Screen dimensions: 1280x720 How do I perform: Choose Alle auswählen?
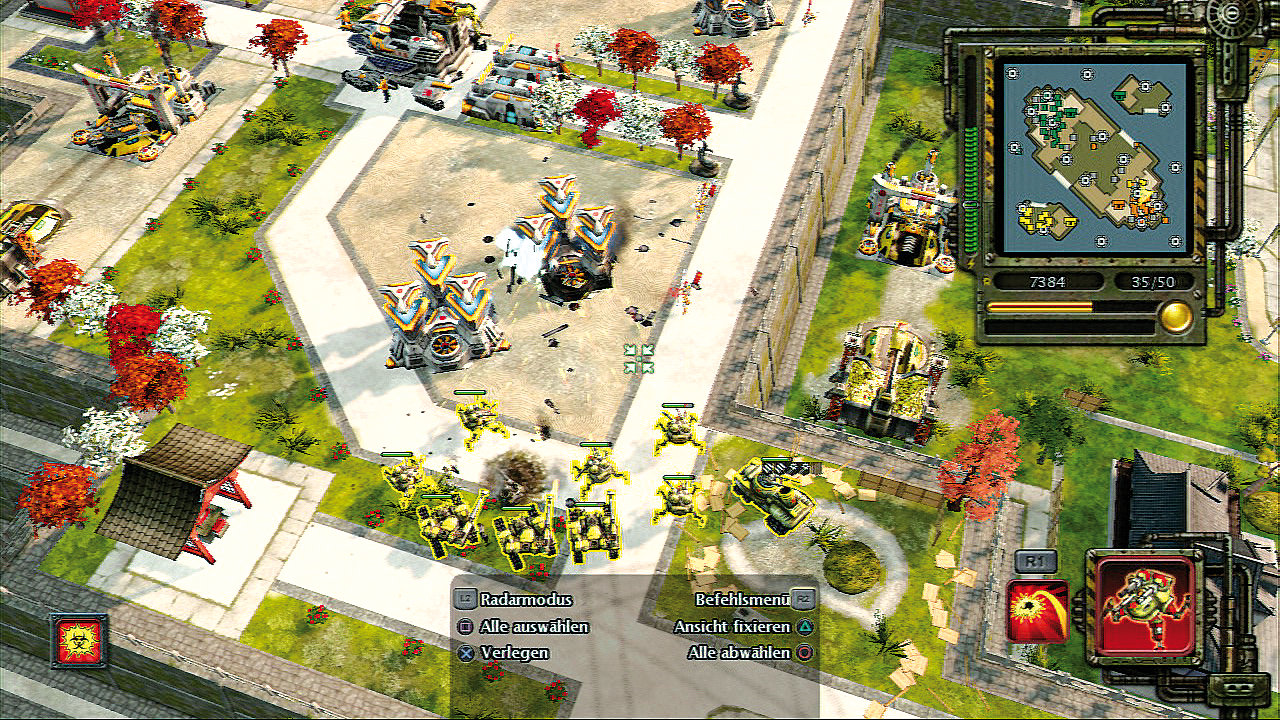coord(534,627)
